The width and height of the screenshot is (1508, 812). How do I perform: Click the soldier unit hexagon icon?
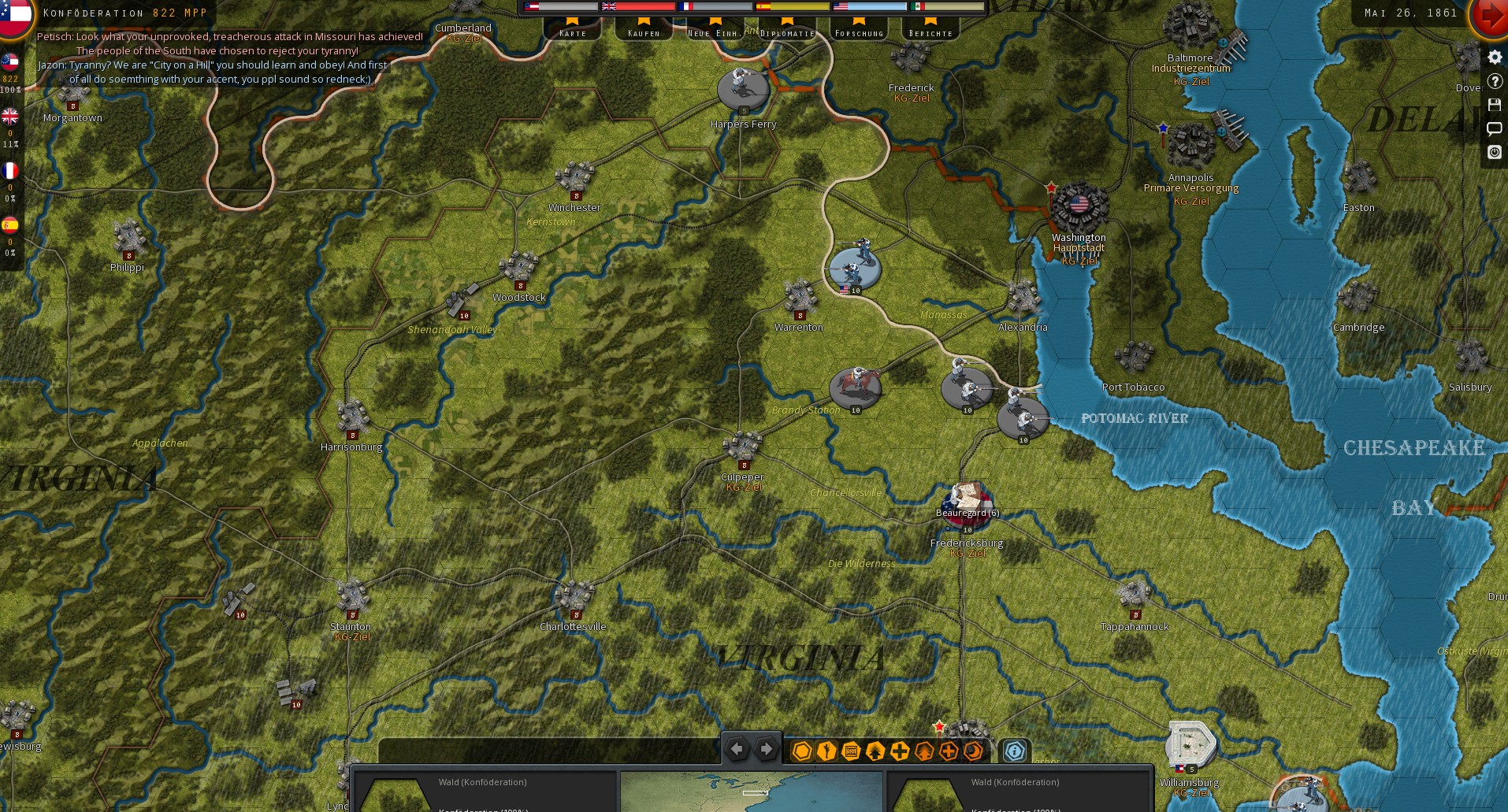tap(826, 751)
